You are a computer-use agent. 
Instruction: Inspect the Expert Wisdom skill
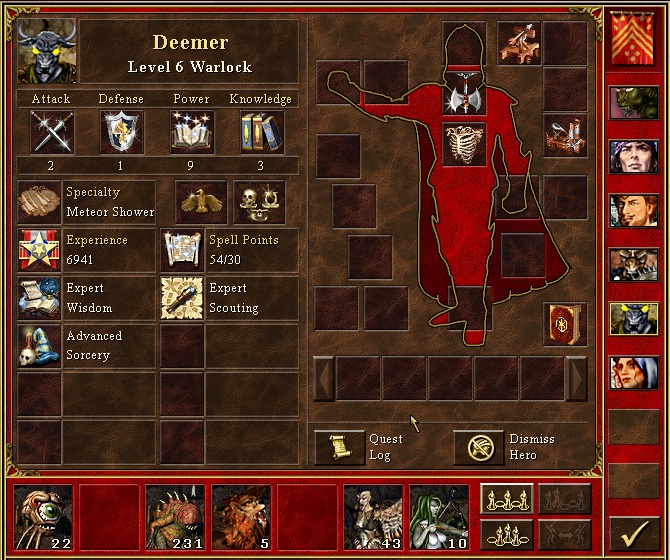point(40,298)
